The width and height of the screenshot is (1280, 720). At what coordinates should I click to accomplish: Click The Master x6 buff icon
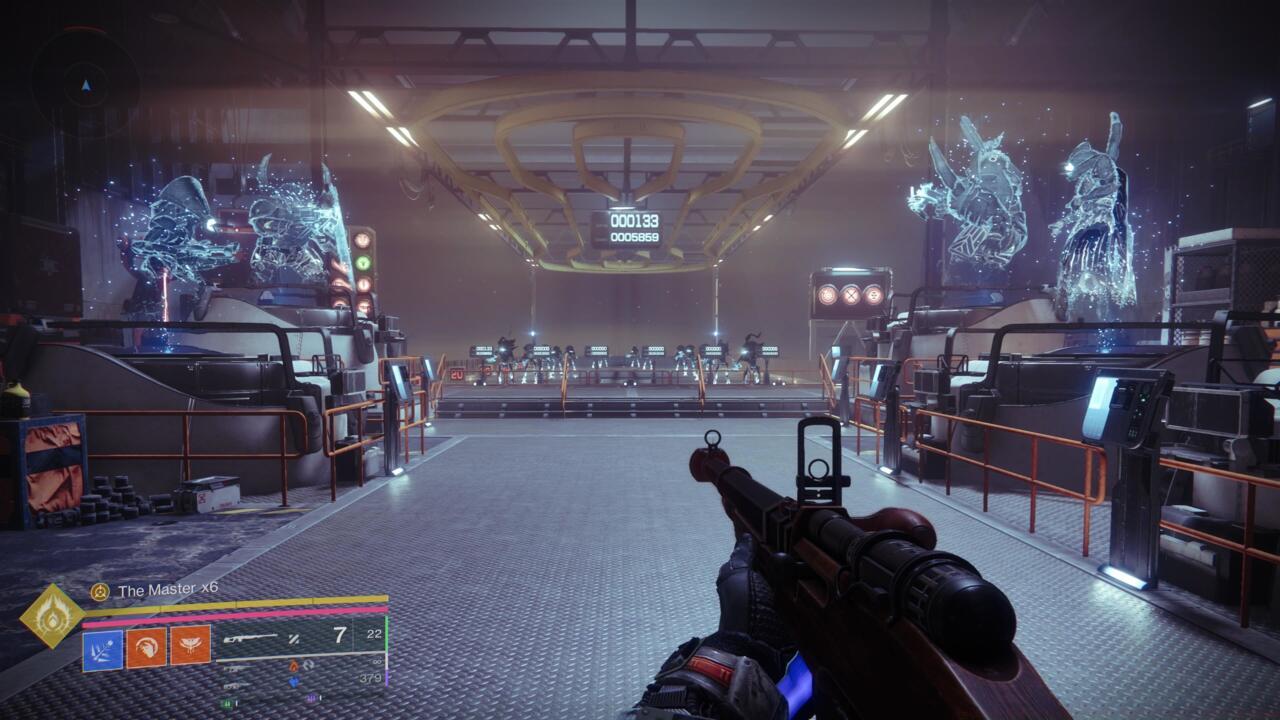[100, 591]
